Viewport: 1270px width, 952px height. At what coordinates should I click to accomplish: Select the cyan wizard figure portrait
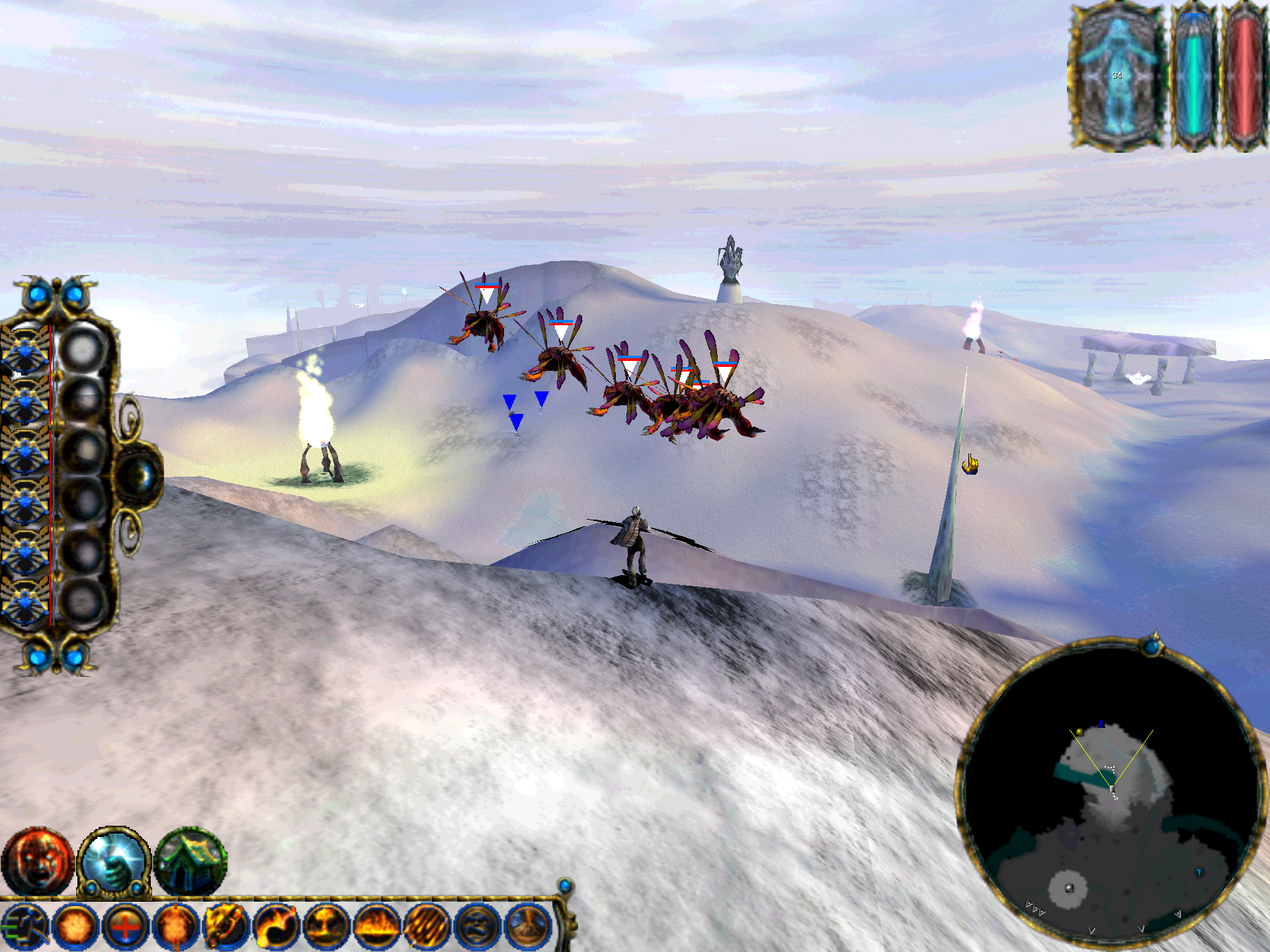tap(1117, 76)
